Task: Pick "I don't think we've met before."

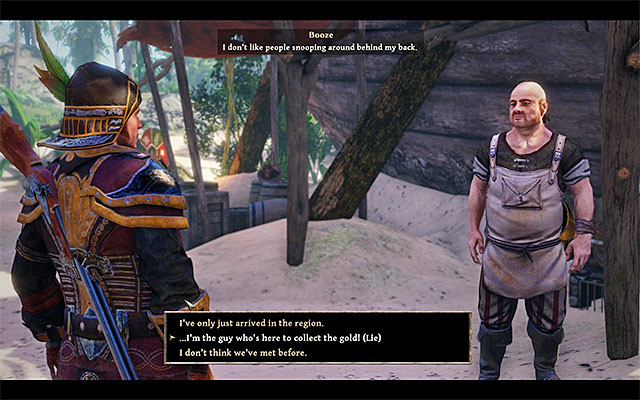Action: [243, 352]
